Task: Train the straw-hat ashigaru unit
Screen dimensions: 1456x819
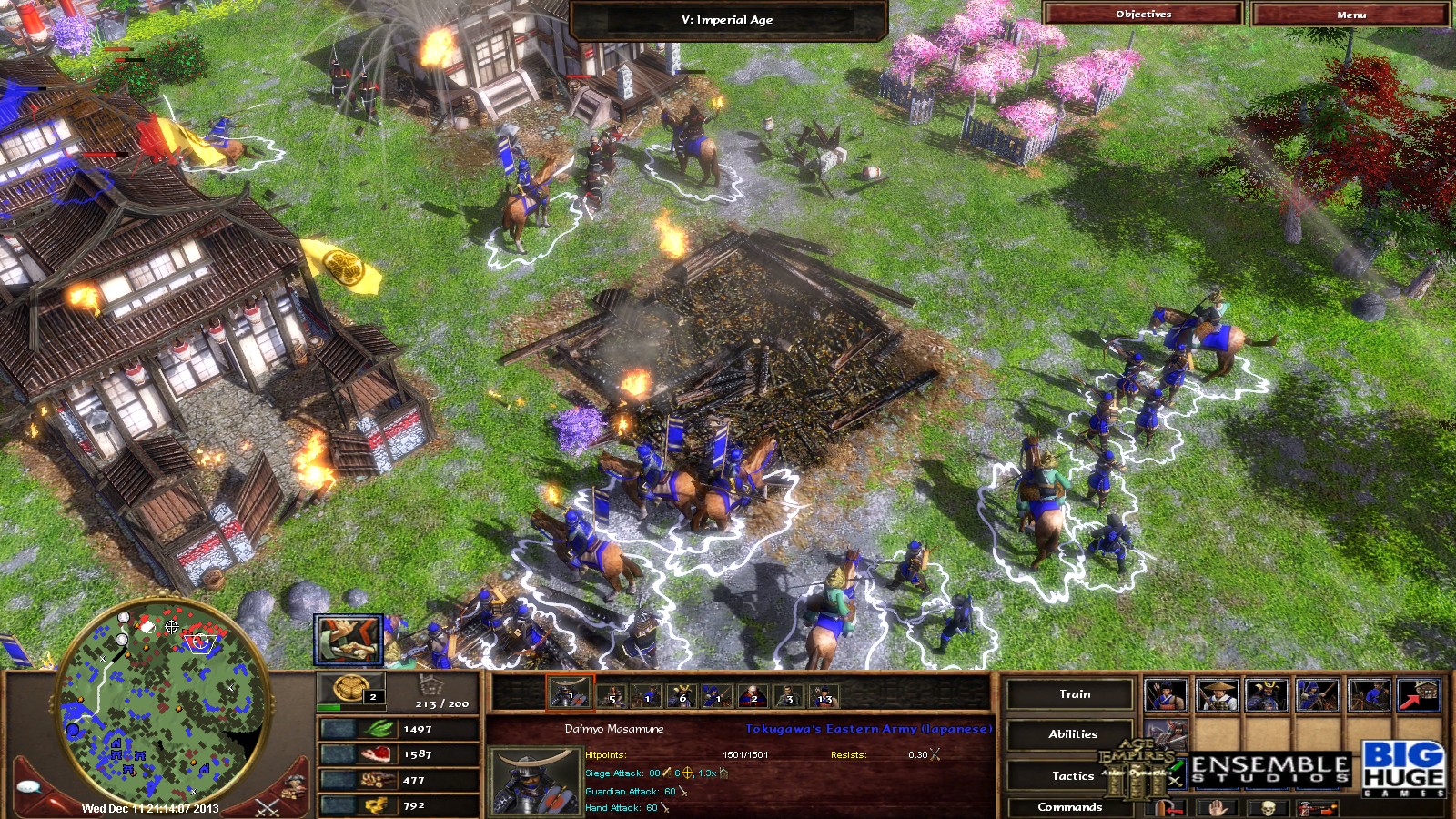Action: point(1216,695)
